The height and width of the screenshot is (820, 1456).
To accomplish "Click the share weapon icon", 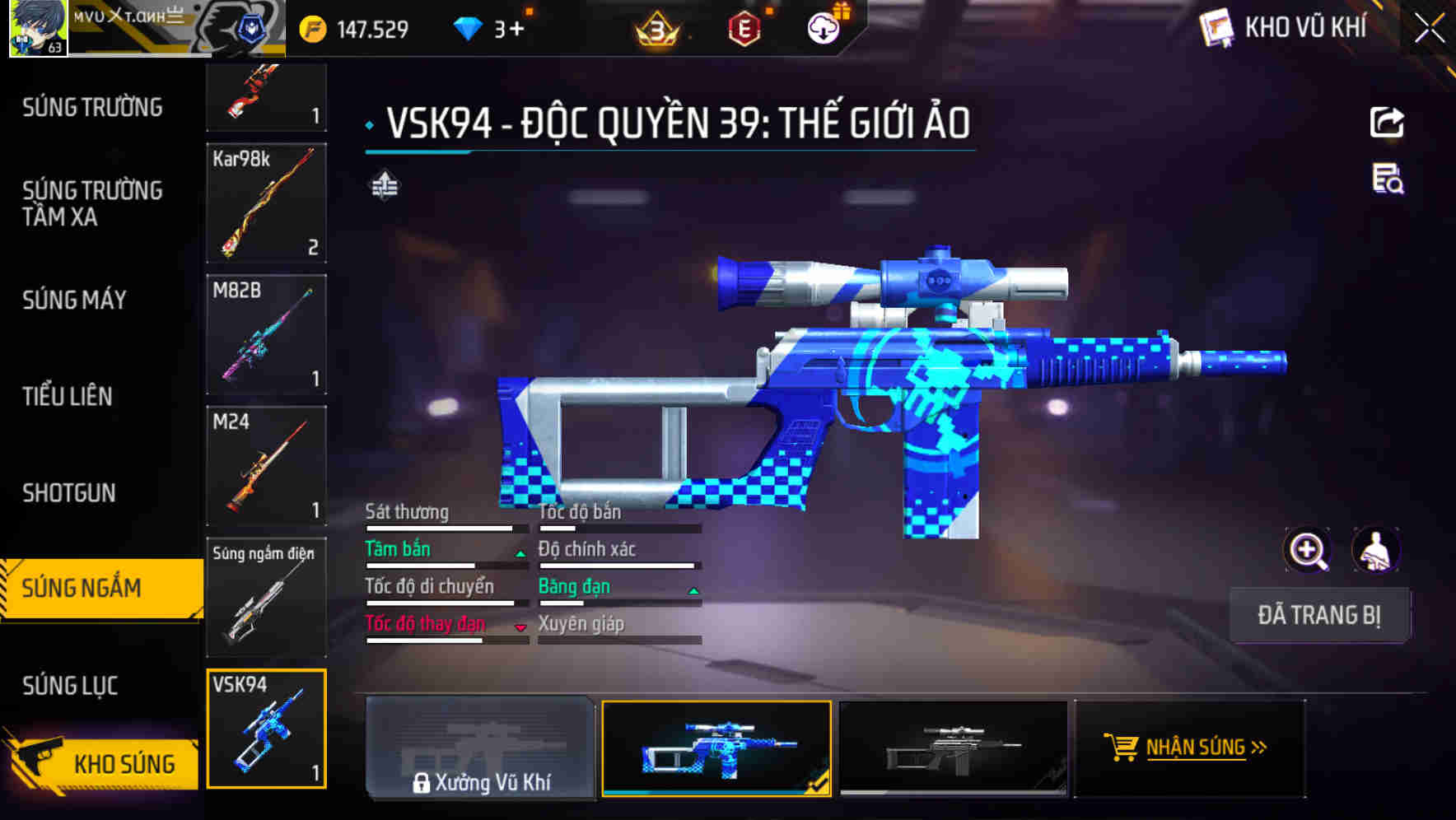I will pos(1387,121).
